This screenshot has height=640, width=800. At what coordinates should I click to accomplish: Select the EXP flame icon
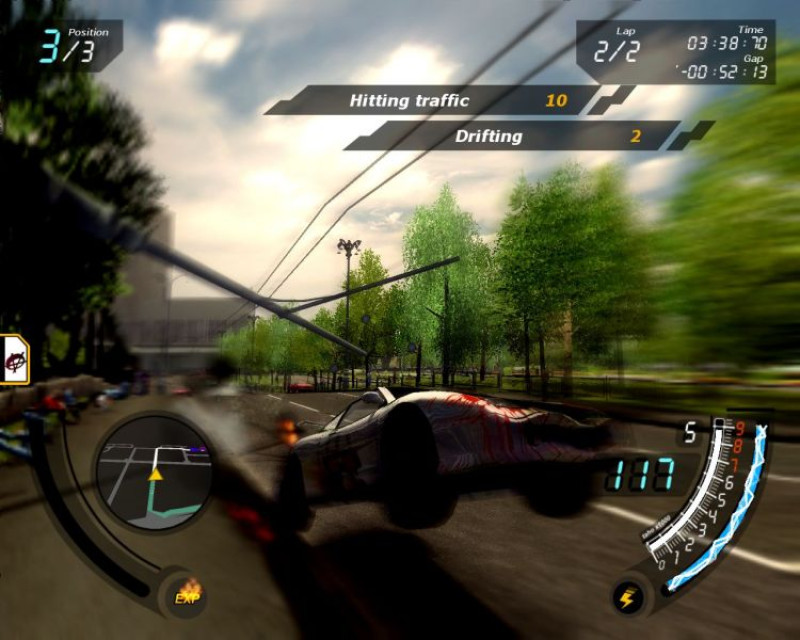pyautogui.click(x=187, y=592)
